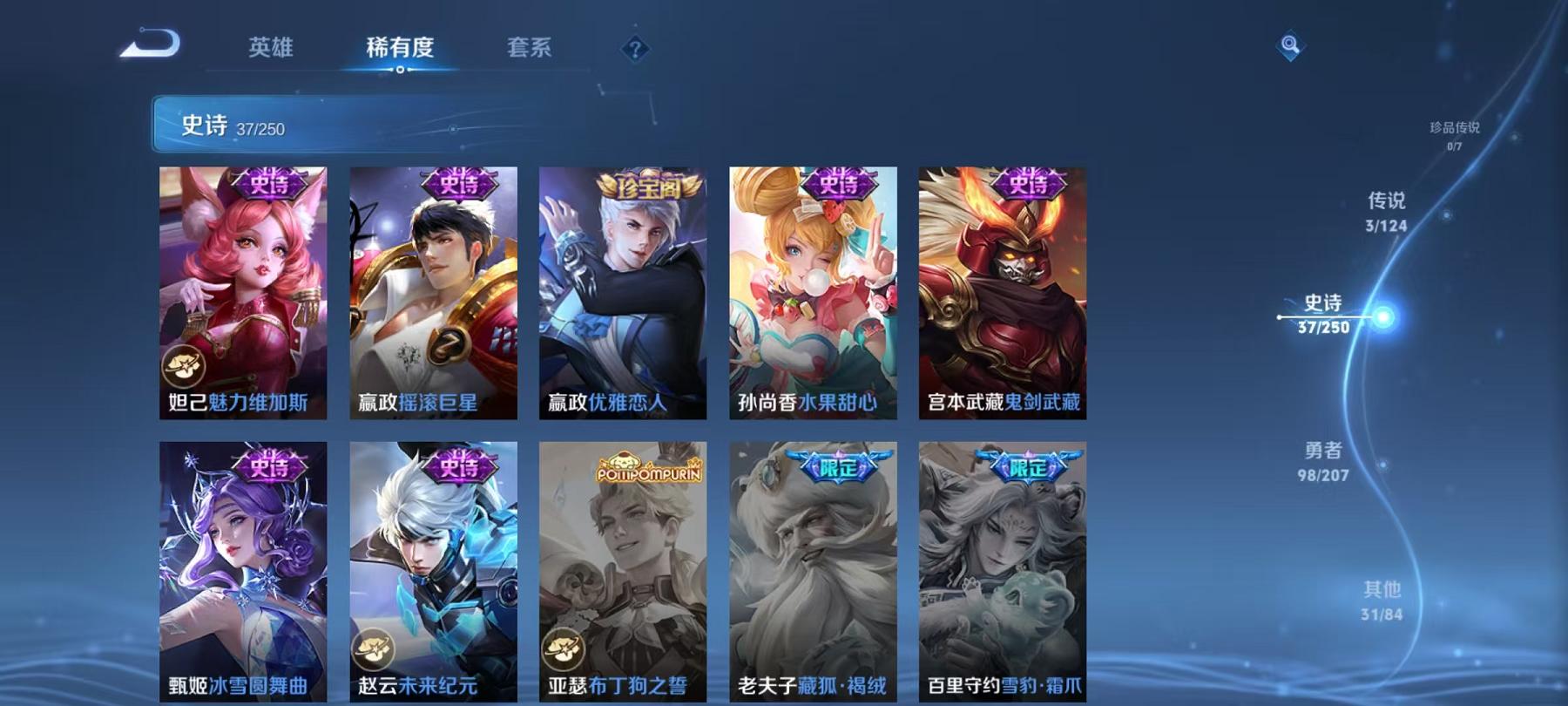Click the help question mark icon
1568x706 pixels.
(x=634, y=48)
